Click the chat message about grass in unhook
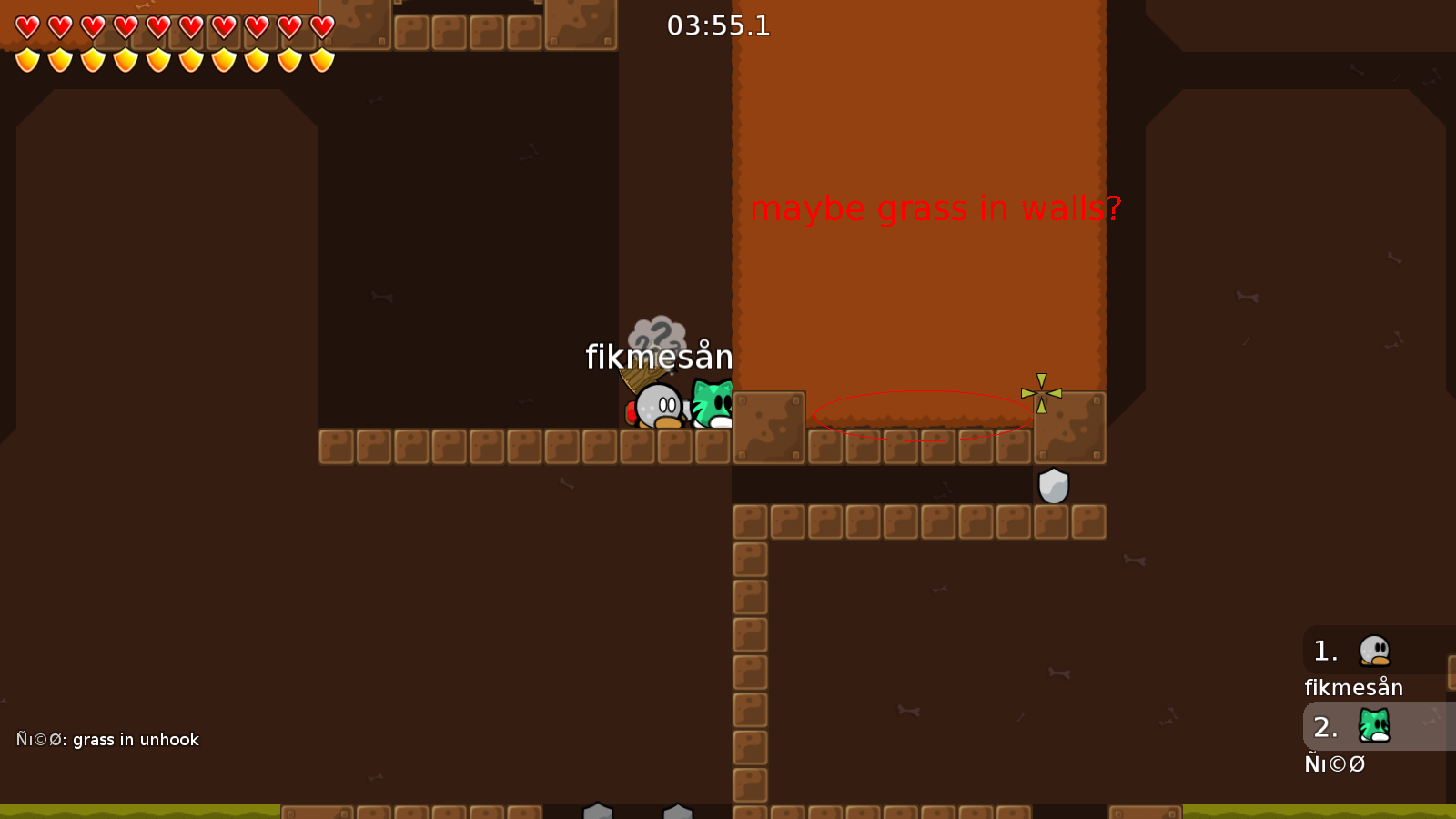1456x819 pixels. 106,740
